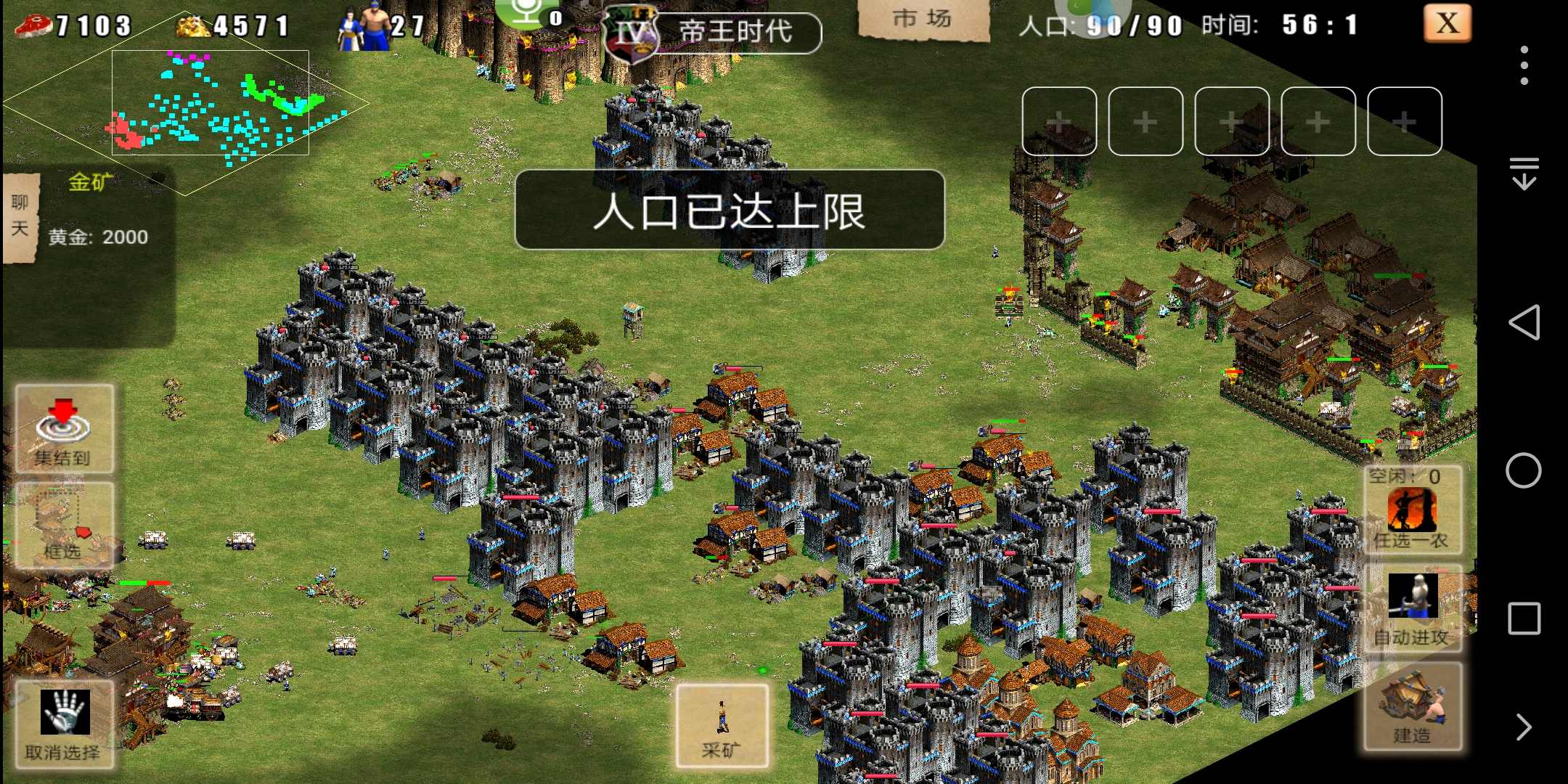Tap the 集结到 rally point button
This screenshot has height=784, width=1568.
point(64,429)
